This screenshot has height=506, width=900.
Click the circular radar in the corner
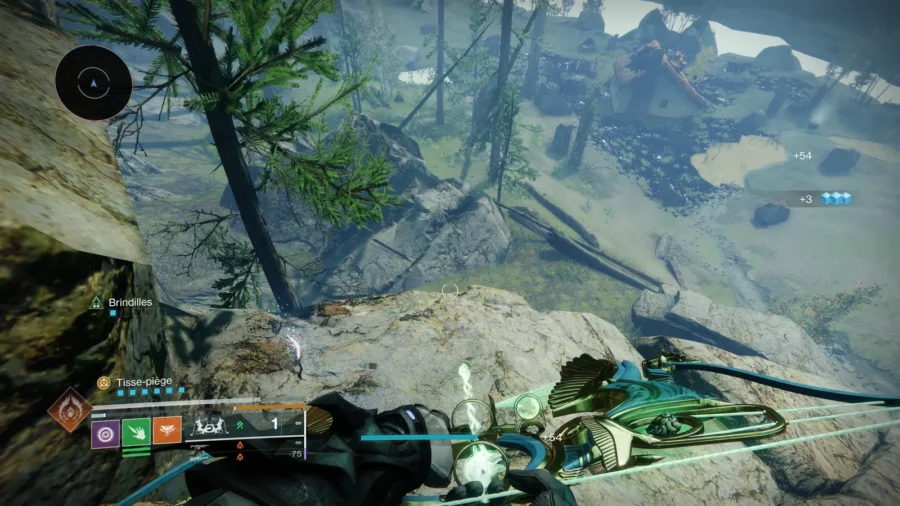tap(94, 83)
